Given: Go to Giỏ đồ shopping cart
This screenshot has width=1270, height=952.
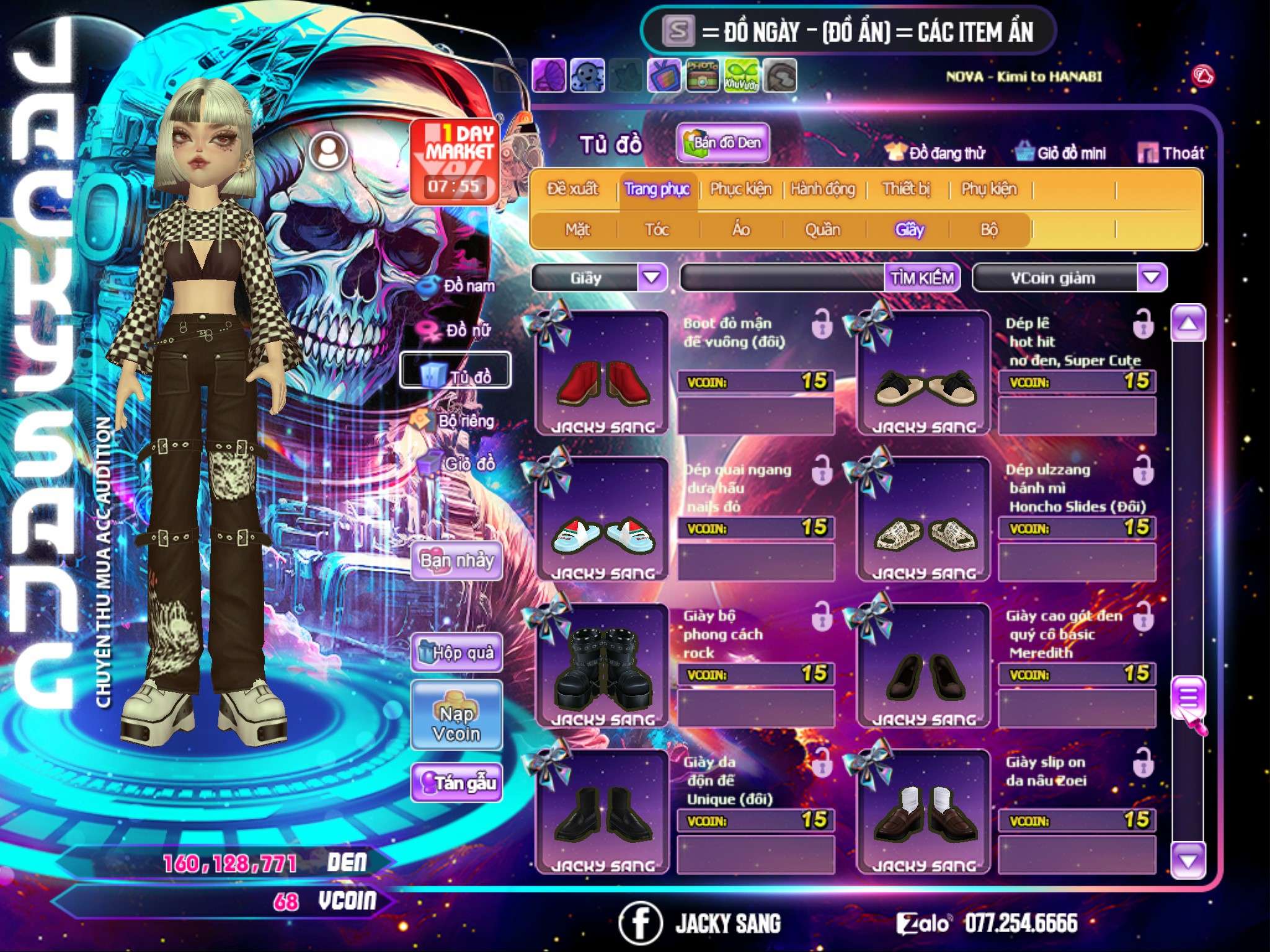Looking at the screenshot, I should click(458, 463).
